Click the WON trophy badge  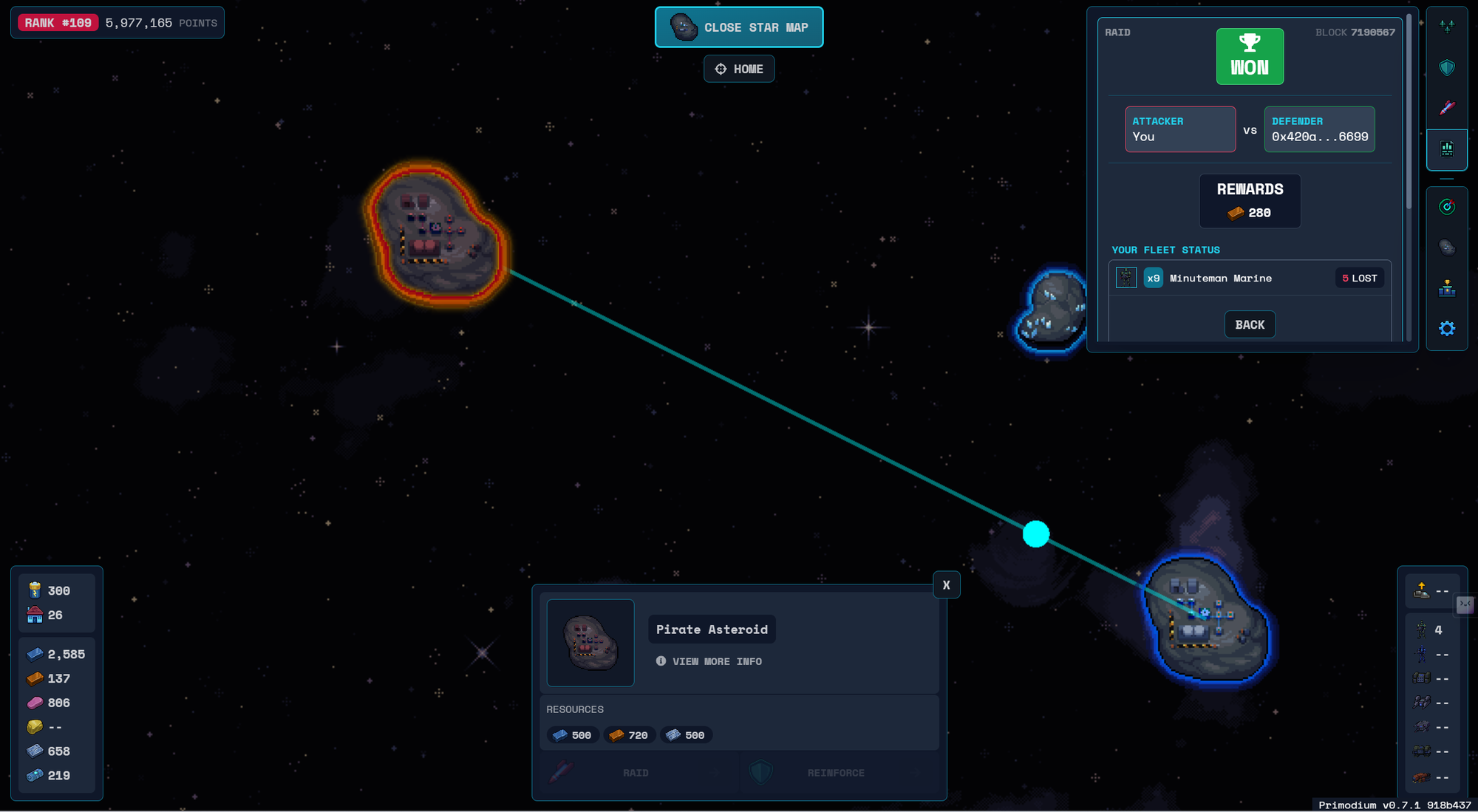click(x=1250, y=57)
